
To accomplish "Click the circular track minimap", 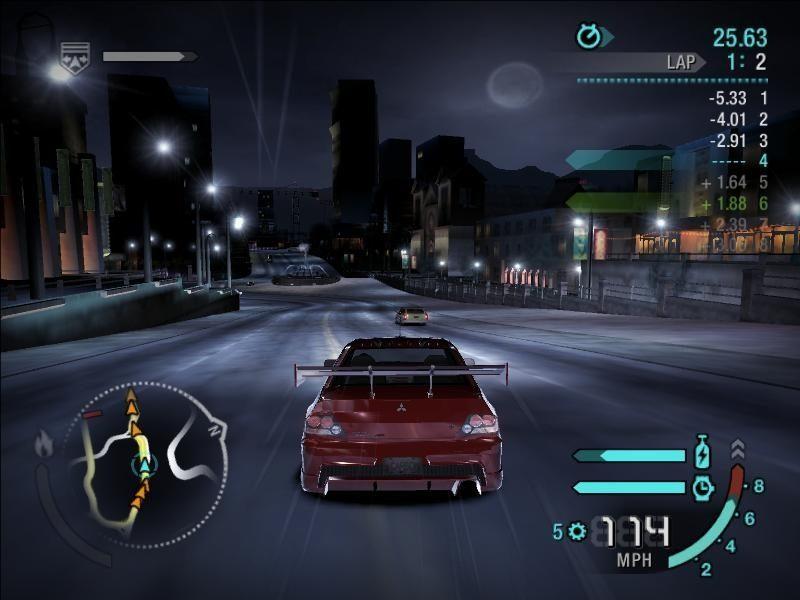I will click(x=146, y=464).
